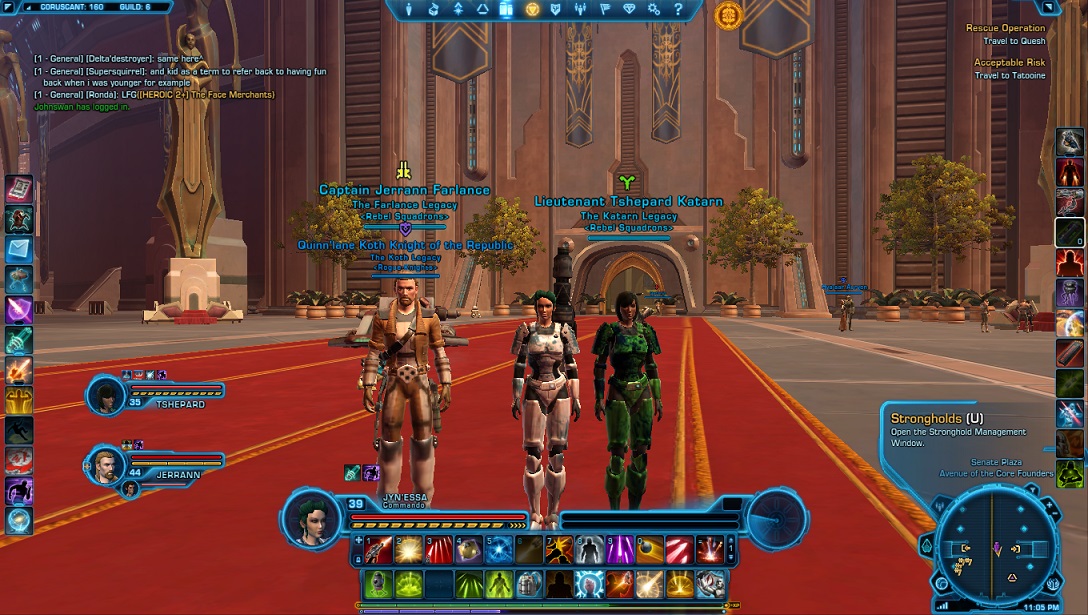Activate the green meditating figure side-bar ability
The width and height of the screenshot is (1088, 615).
click(x=1070, y=474)
